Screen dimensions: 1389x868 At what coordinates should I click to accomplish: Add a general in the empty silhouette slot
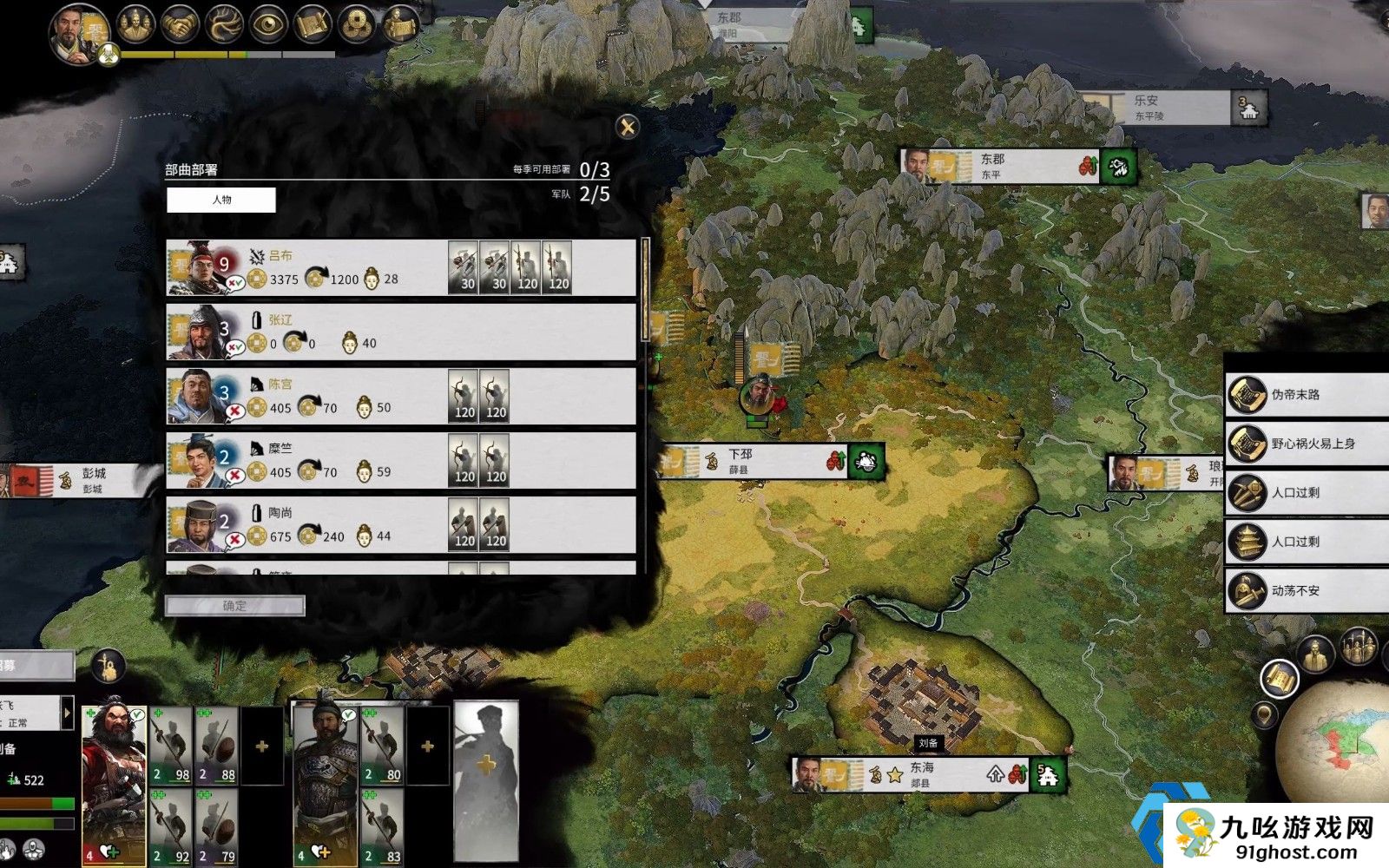pyautogui.click(x=486, y=764)
